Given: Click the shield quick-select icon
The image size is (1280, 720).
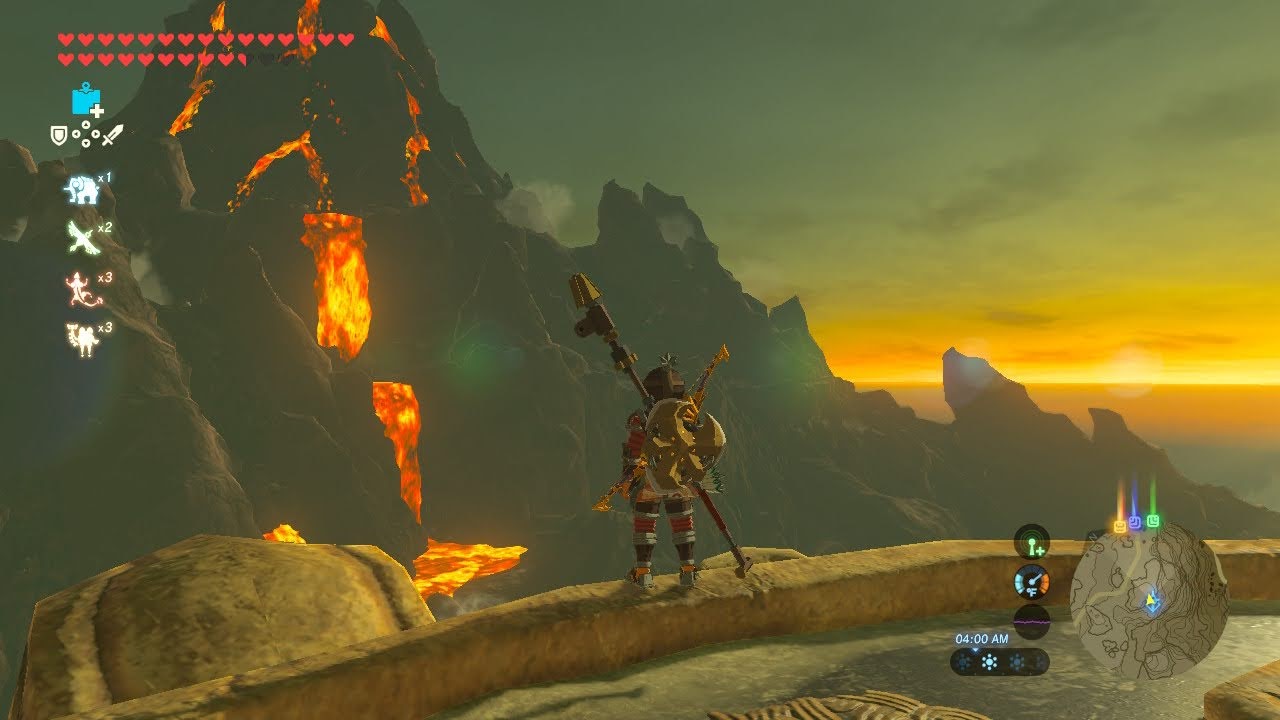Looking at the screenshot, I should point(59,134).
